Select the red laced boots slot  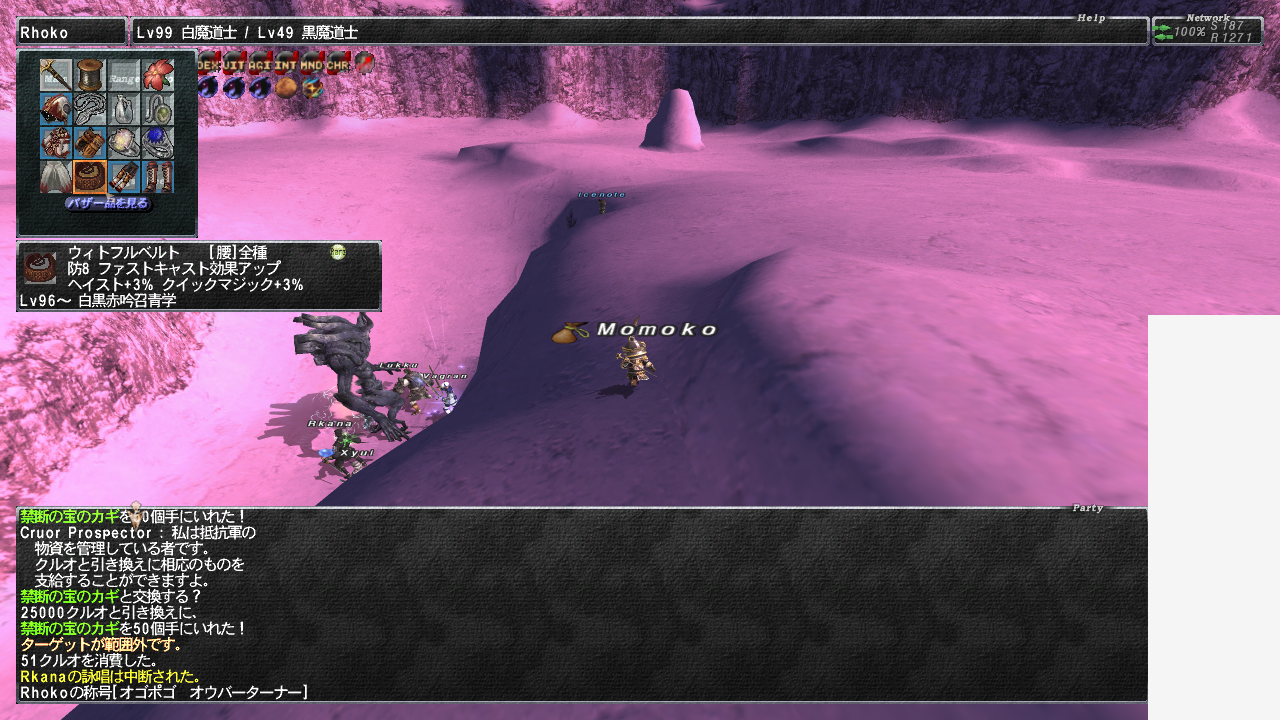(158, 177)
